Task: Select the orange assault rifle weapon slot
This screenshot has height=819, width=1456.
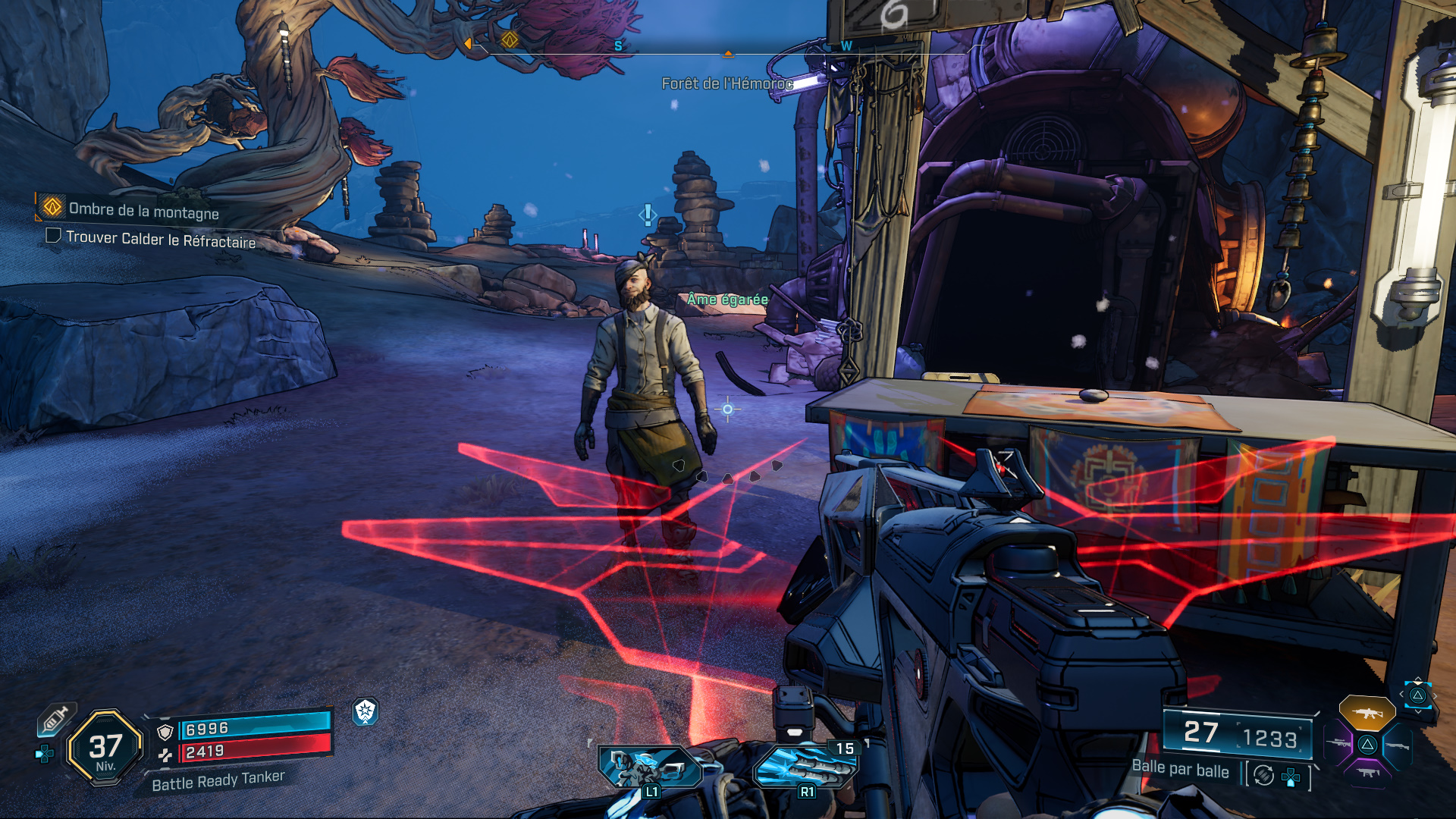Action: pyautogui.click(x=1367, y=713)
